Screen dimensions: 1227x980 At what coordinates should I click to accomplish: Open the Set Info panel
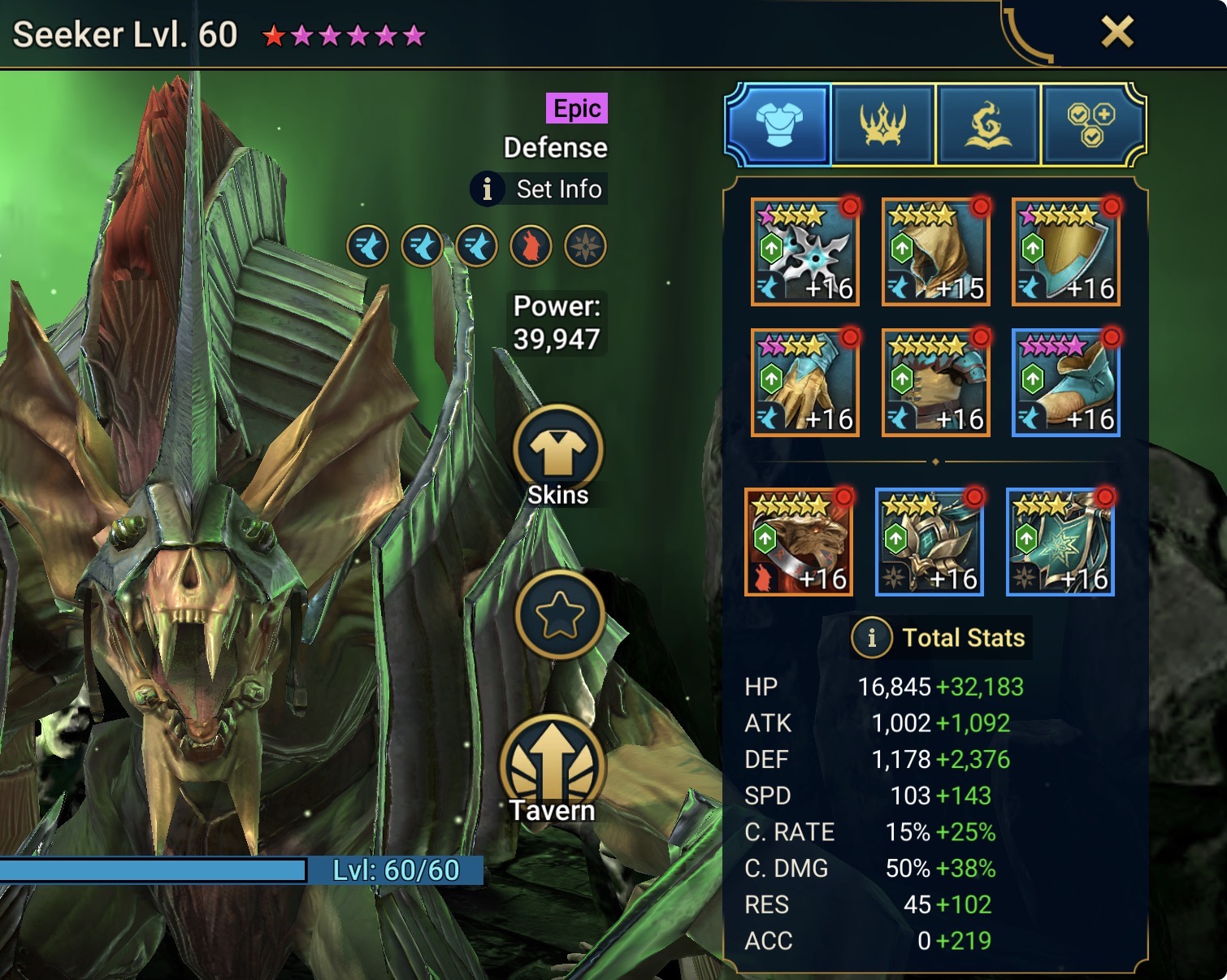coord(539,189)
